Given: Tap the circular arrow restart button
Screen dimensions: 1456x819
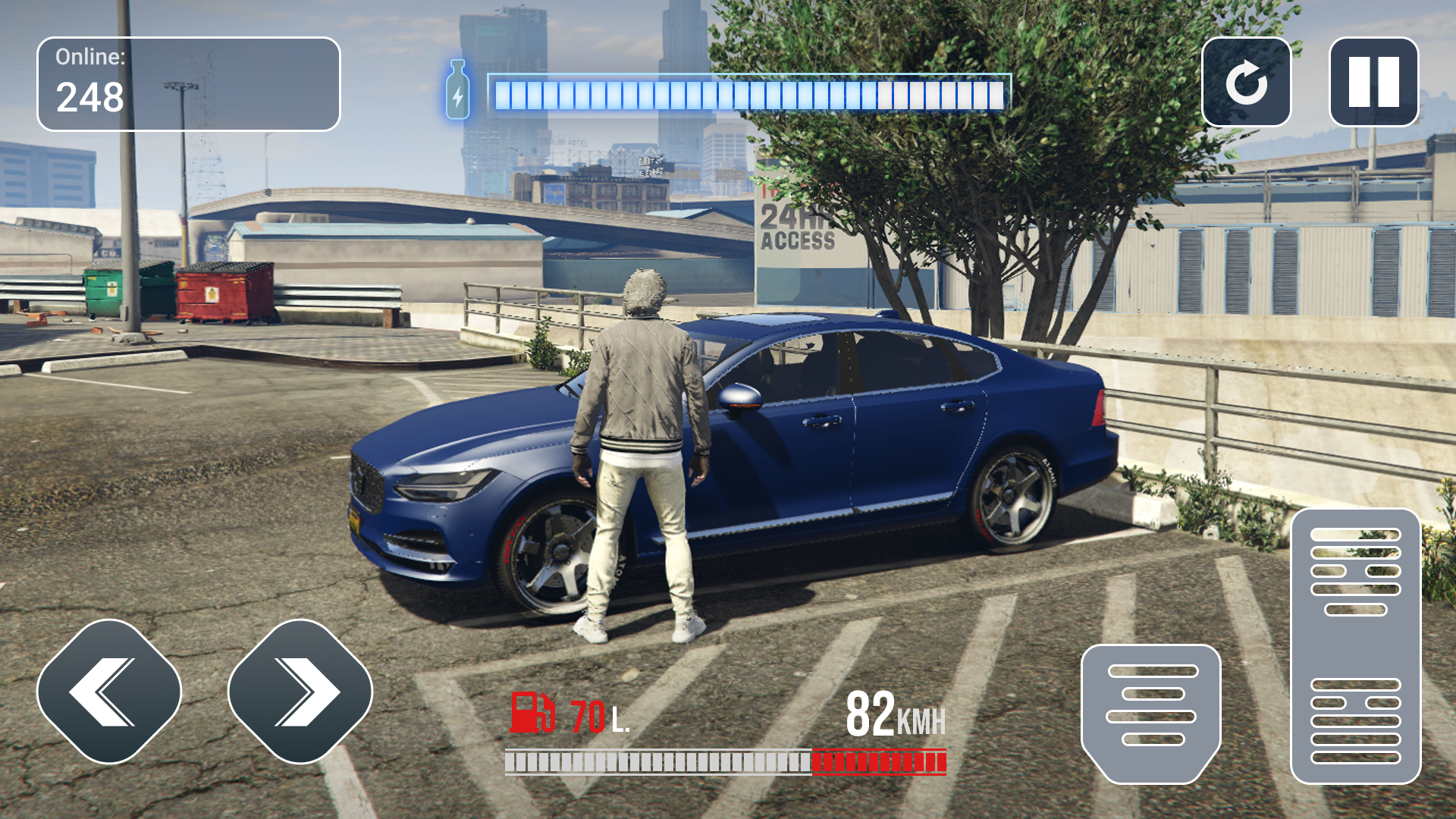Looking at the screenshot, I should 1247,82.
